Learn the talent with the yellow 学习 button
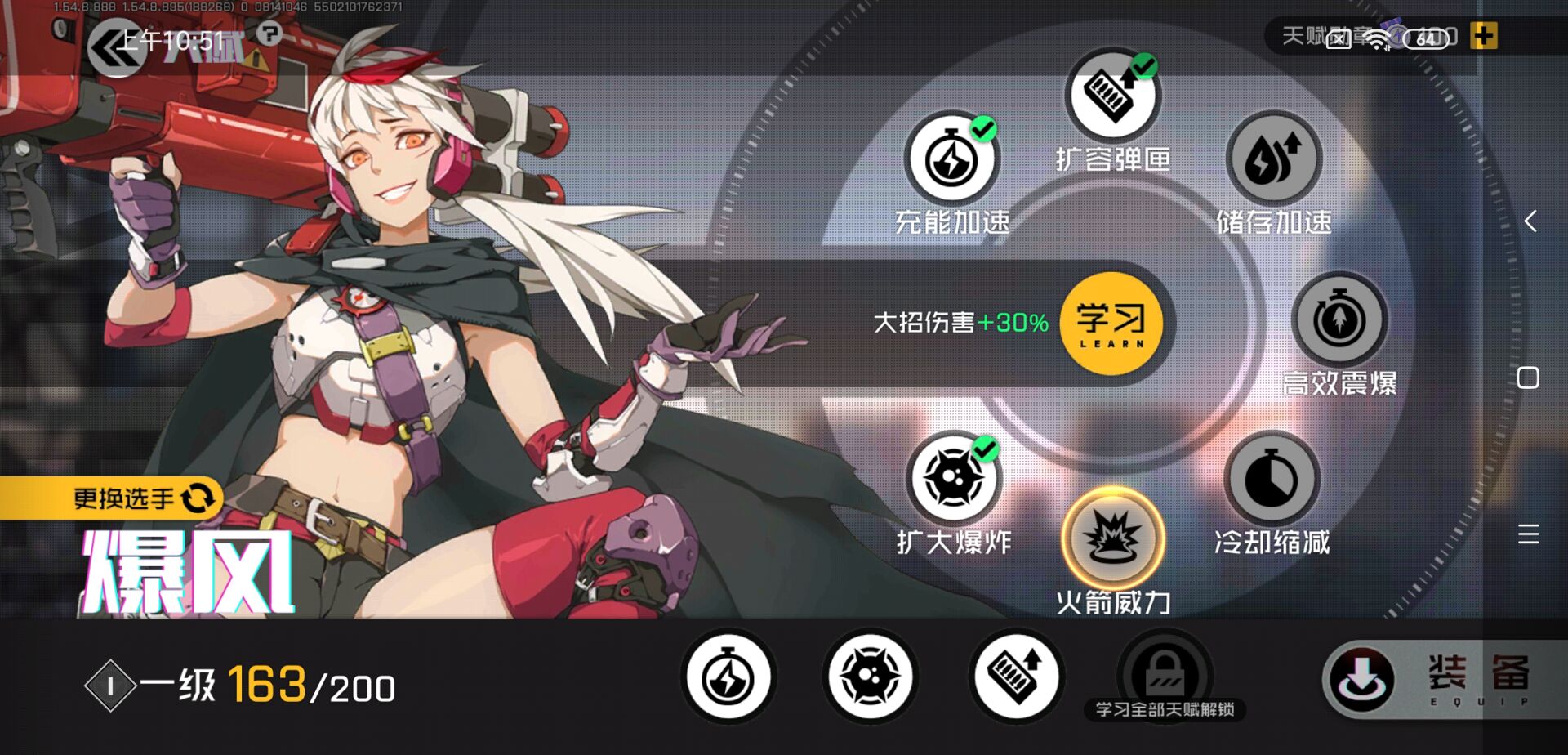Viewport: 1568px width, 755px height. 1111,324
